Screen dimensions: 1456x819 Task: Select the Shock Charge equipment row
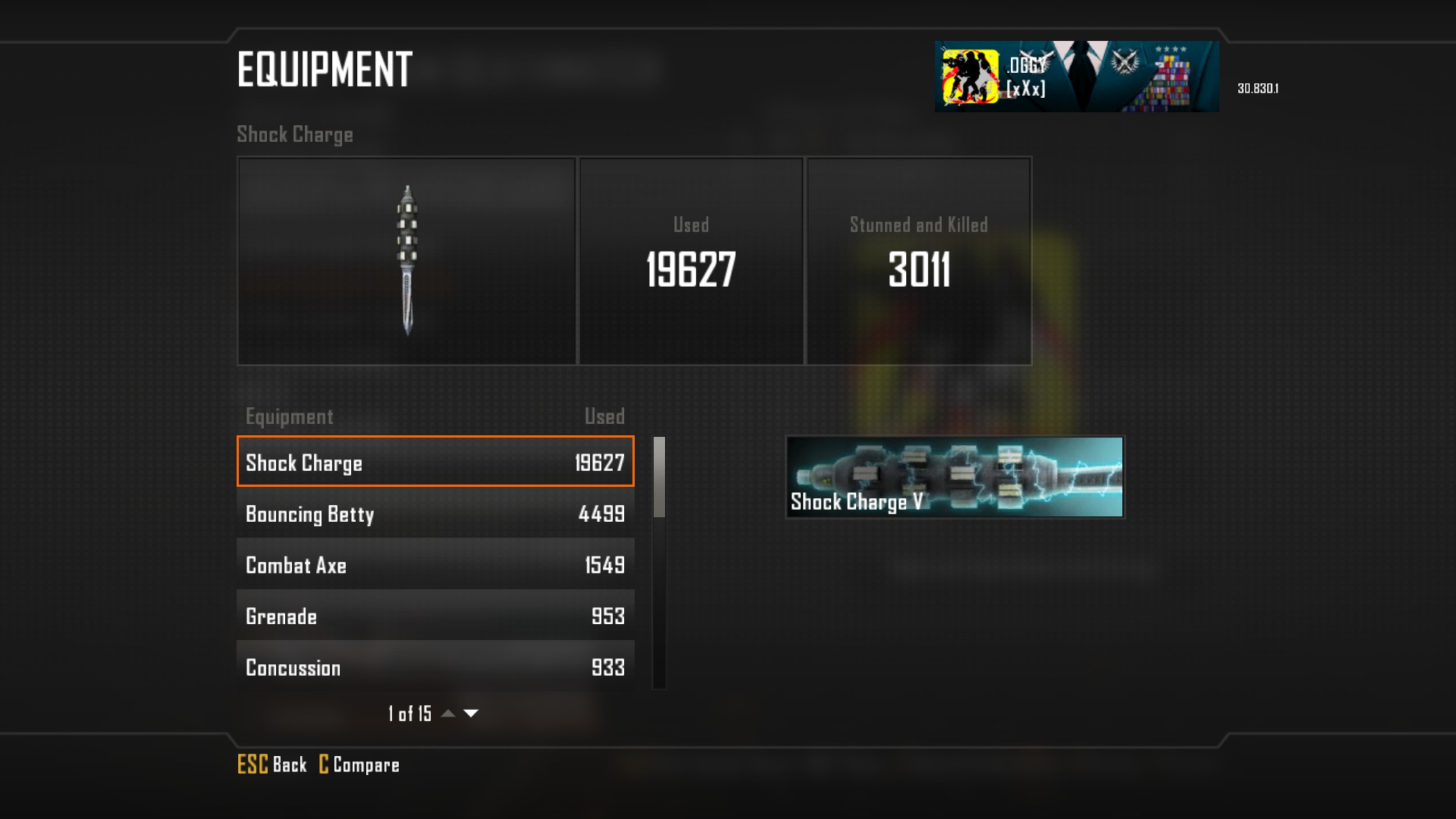click(x=435, y=462)
